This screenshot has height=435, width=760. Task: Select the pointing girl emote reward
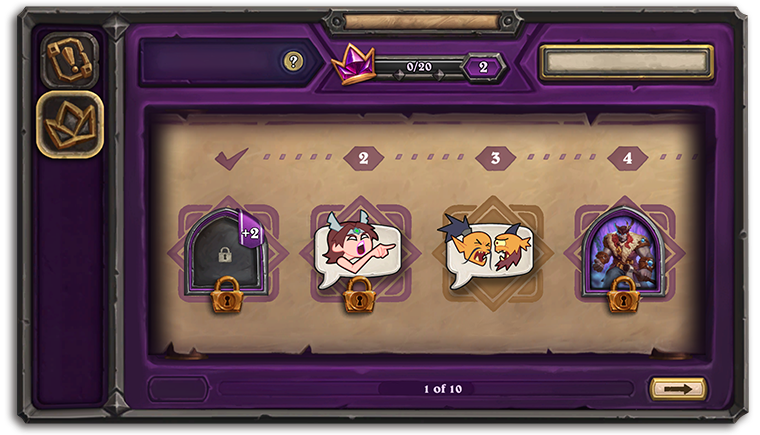point(359,252)
